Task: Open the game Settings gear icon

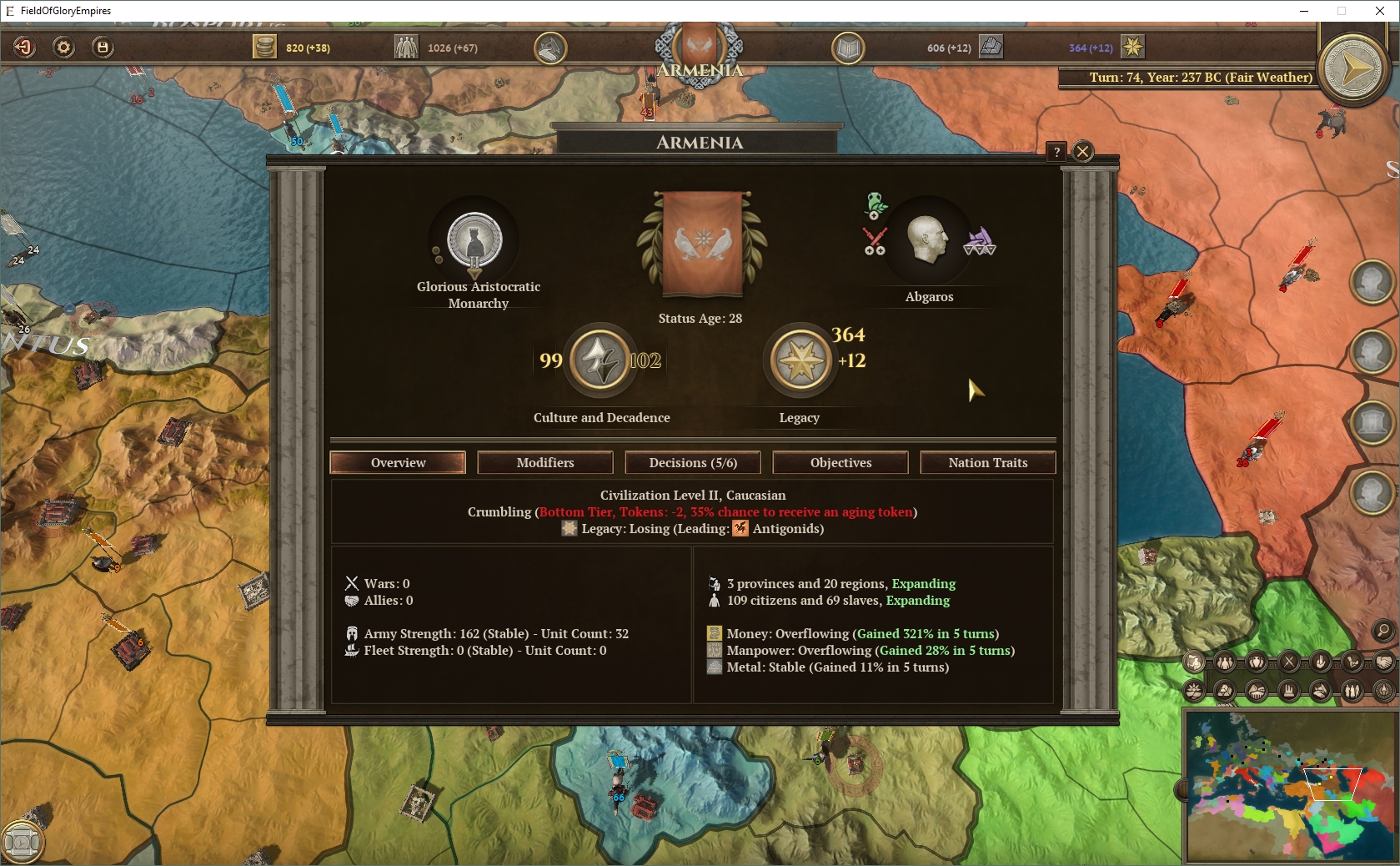Action: coord(63,48)
